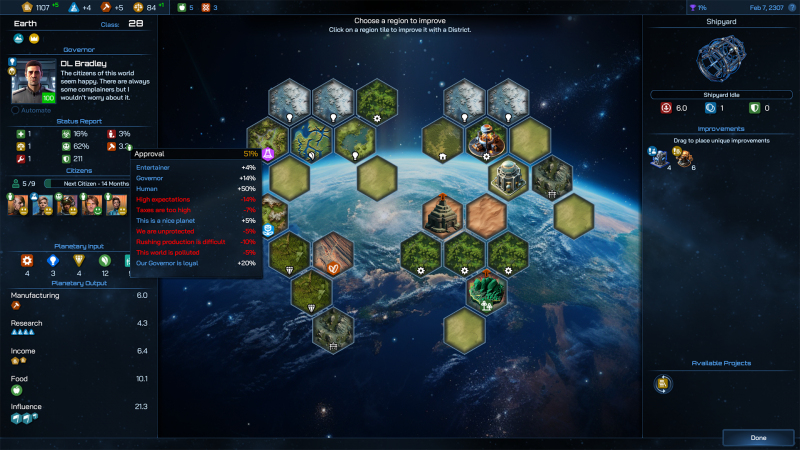Choose the stepped pyramid building tile
The width and height of the screenshot is (800, 450).
(x=443, y=215)
